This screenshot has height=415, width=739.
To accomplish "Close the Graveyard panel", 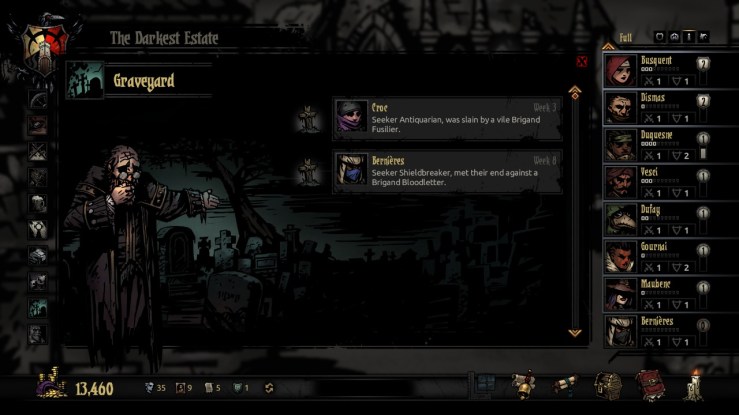I will [581, 61].
